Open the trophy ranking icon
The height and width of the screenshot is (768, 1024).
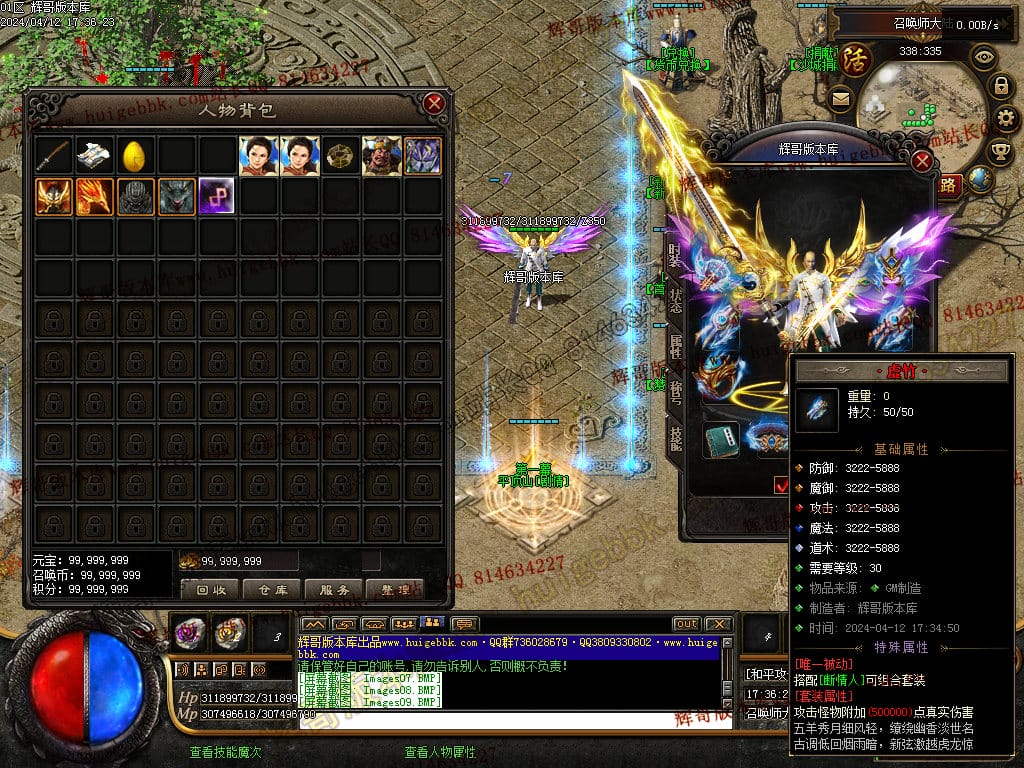pyautogui.click(x=999, y=150)
